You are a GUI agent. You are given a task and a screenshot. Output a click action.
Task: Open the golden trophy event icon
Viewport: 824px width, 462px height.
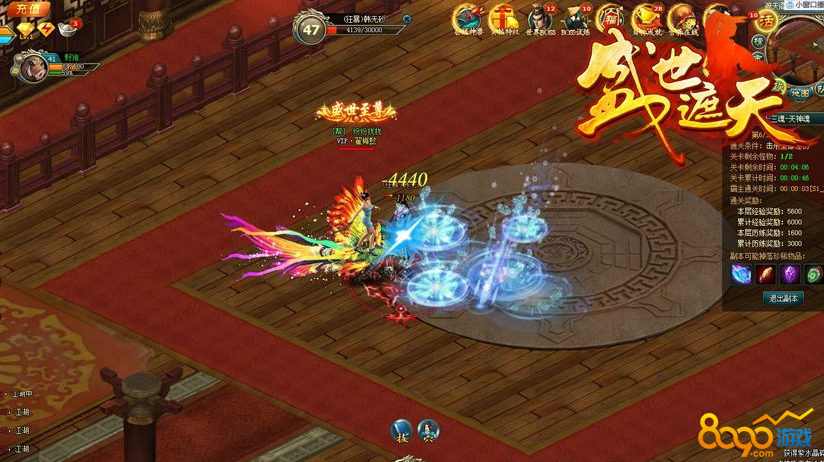[x=645, y=19]
